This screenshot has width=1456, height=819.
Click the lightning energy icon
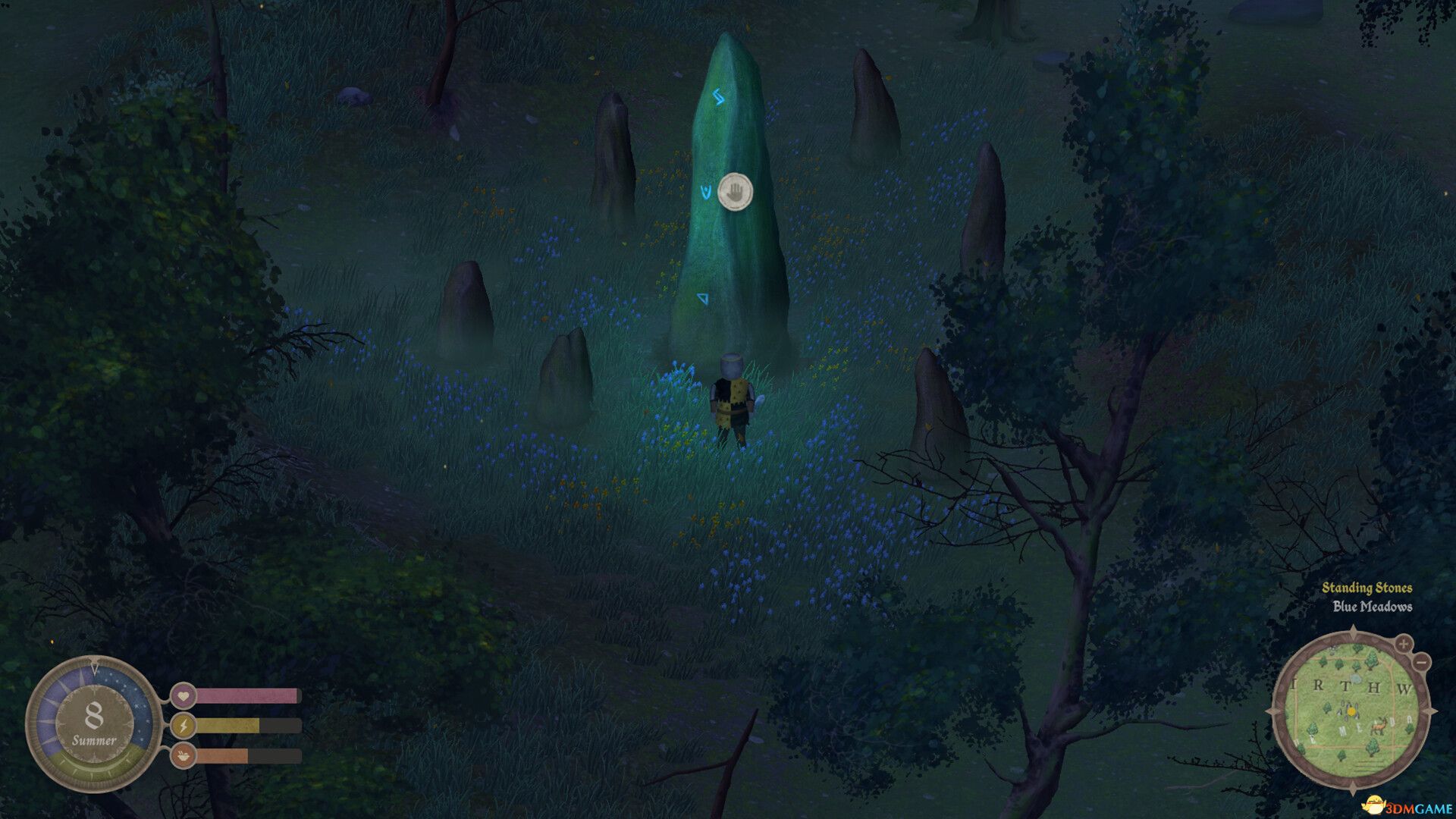[x=184, y=725]
